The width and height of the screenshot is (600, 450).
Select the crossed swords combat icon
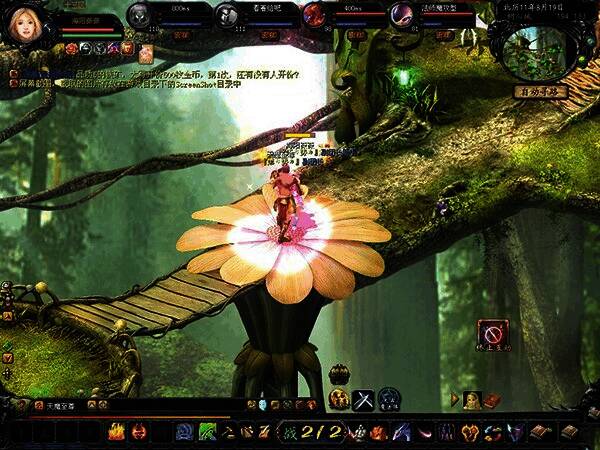point(363,398)
